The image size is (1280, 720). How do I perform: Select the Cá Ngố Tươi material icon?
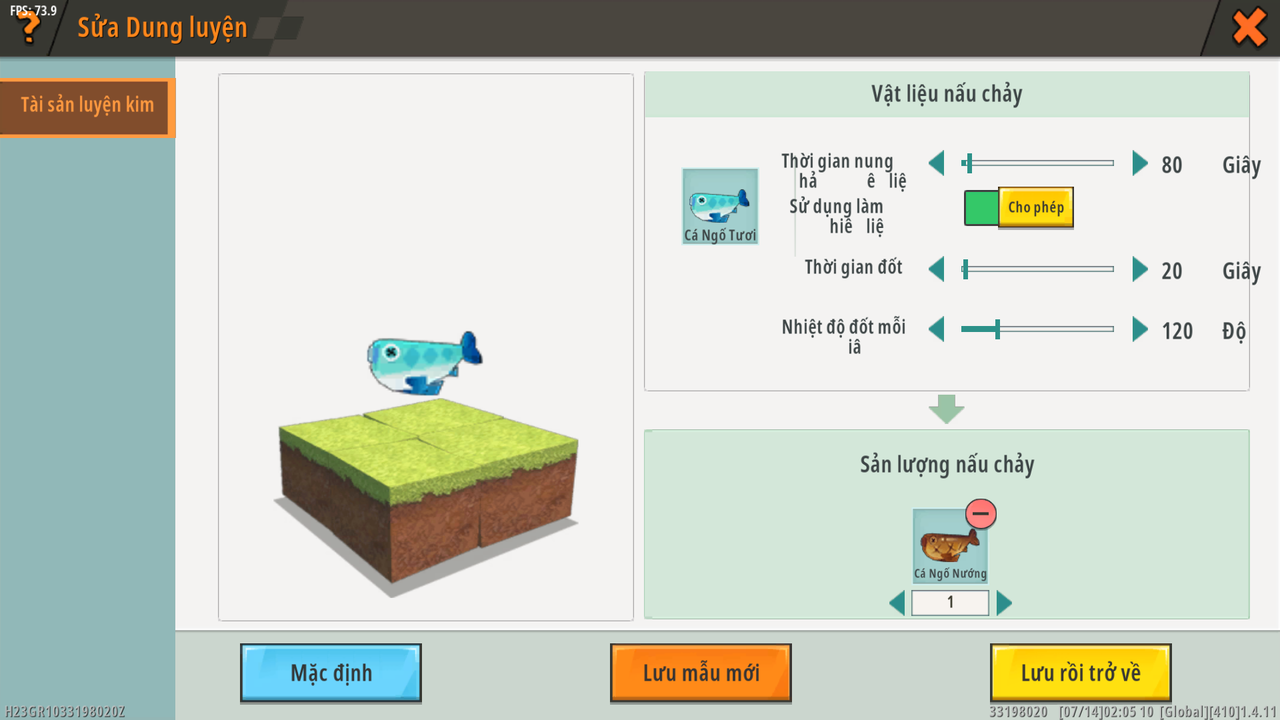[x=720, y=205]
